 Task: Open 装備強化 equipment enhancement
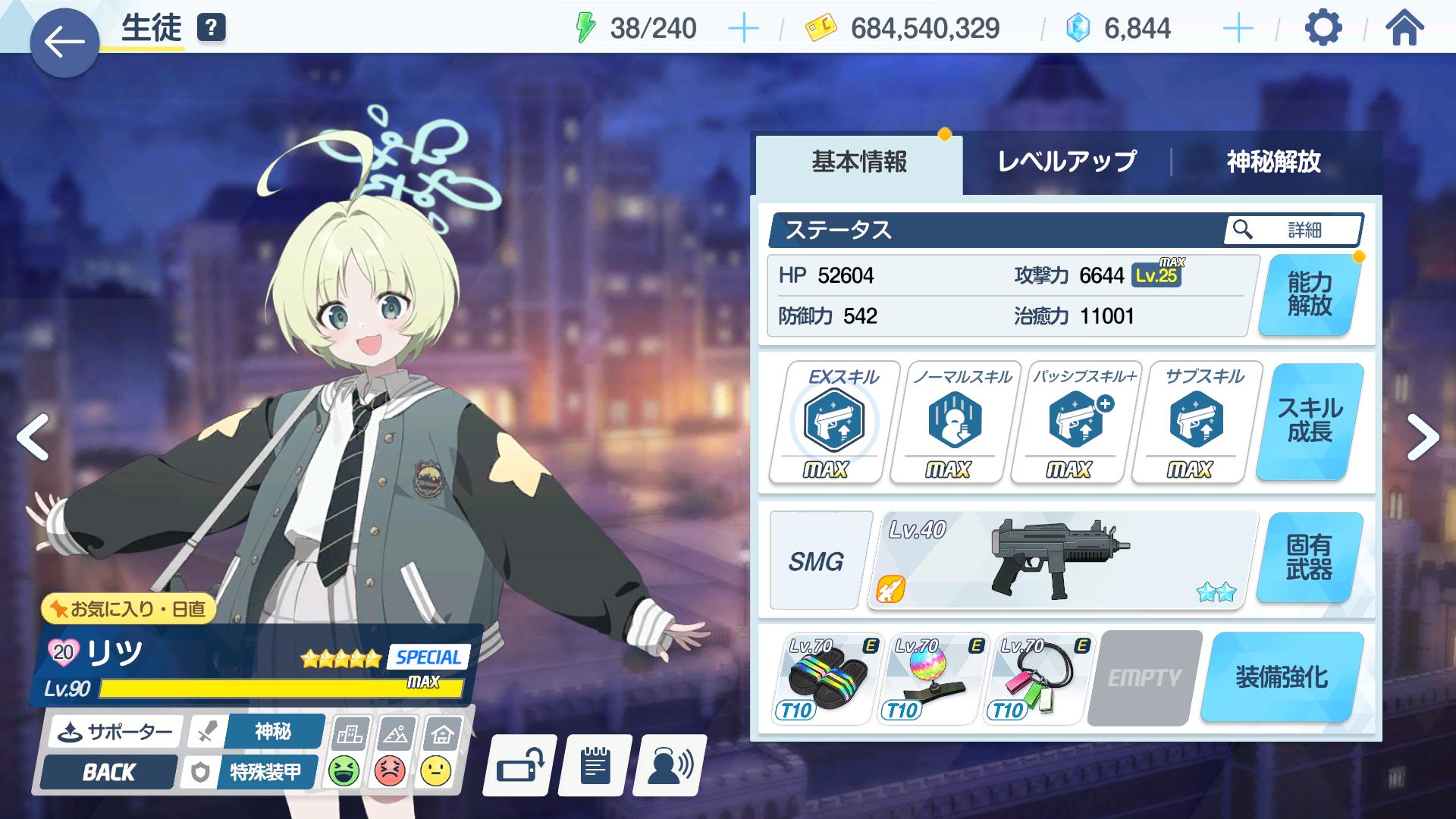coord(1282,677)
